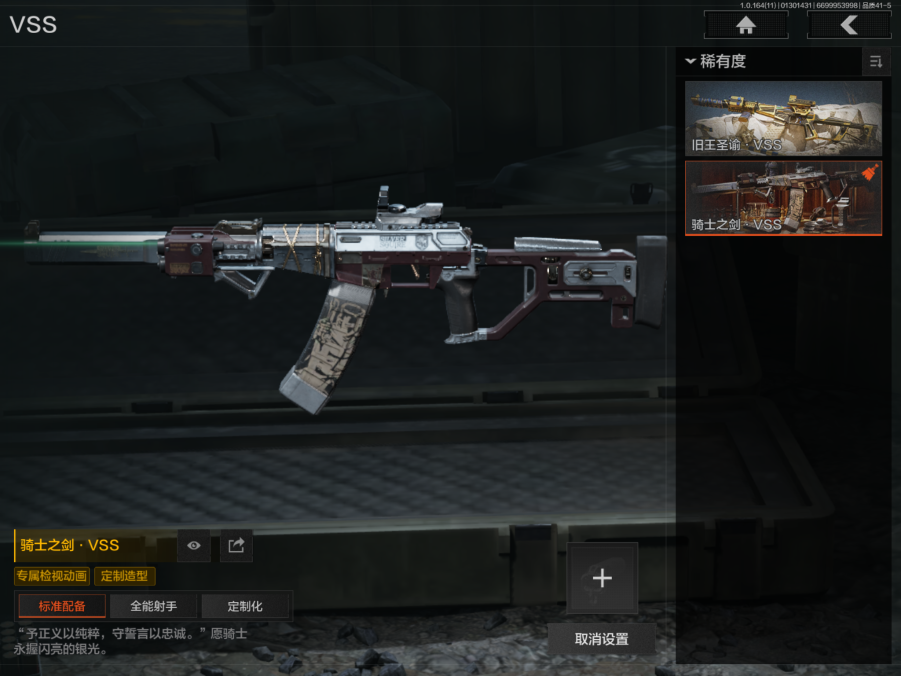901x676 pixels.
Task: Collapse the 稀有度 rarity filter
Action: click(x=716, y=62)
